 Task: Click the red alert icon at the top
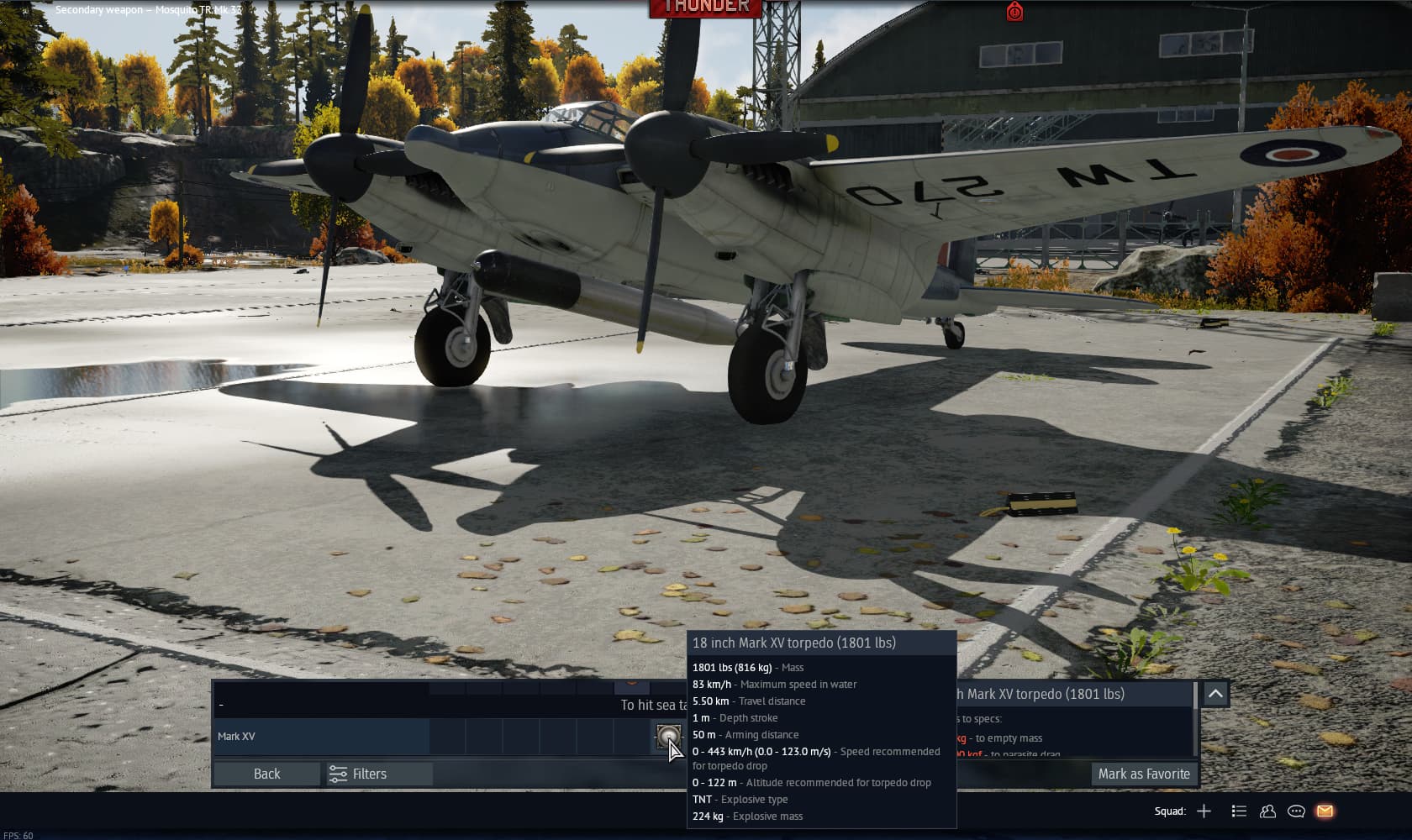(1015, 13)
